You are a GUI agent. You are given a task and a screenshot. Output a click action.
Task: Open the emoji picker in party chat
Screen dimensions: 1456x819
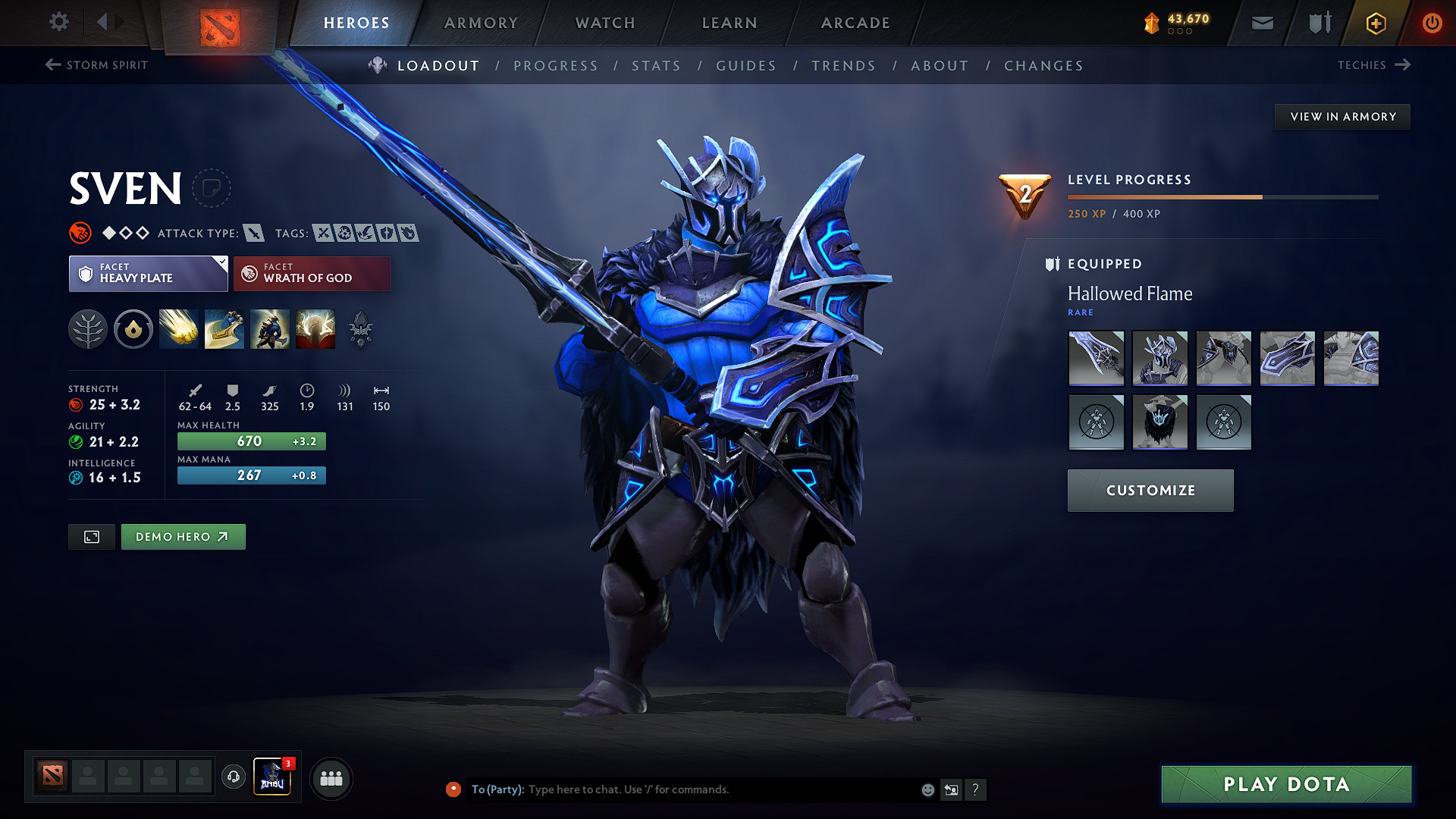click(927, 789)
